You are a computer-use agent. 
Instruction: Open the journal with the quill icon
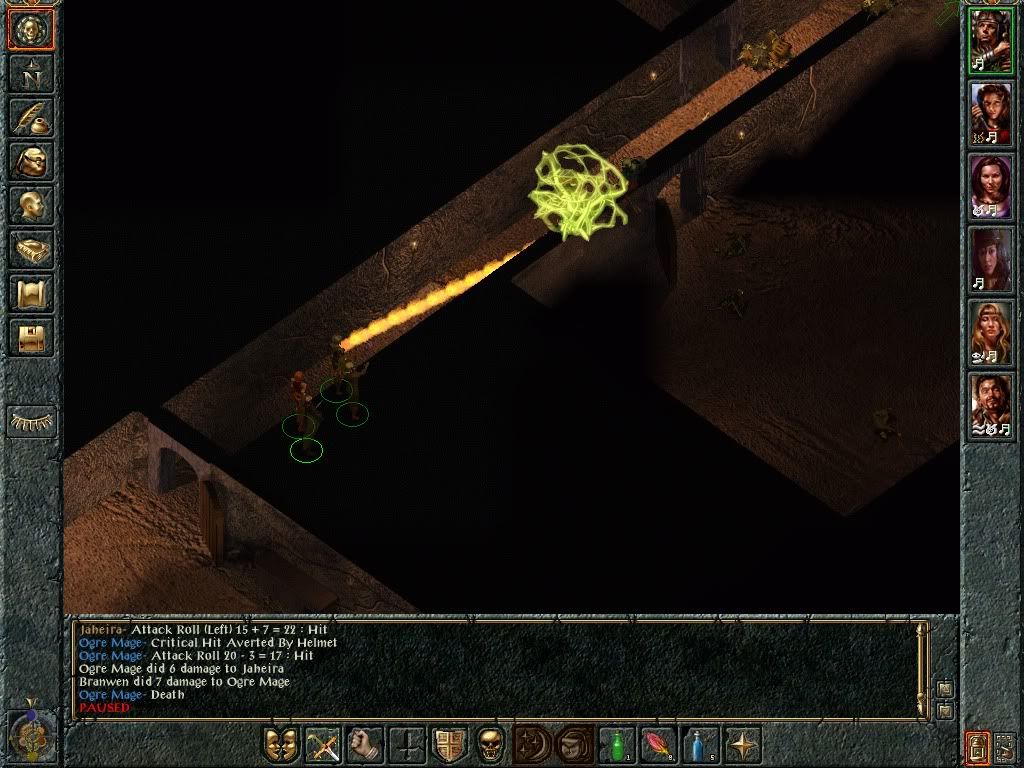[31, 116]
